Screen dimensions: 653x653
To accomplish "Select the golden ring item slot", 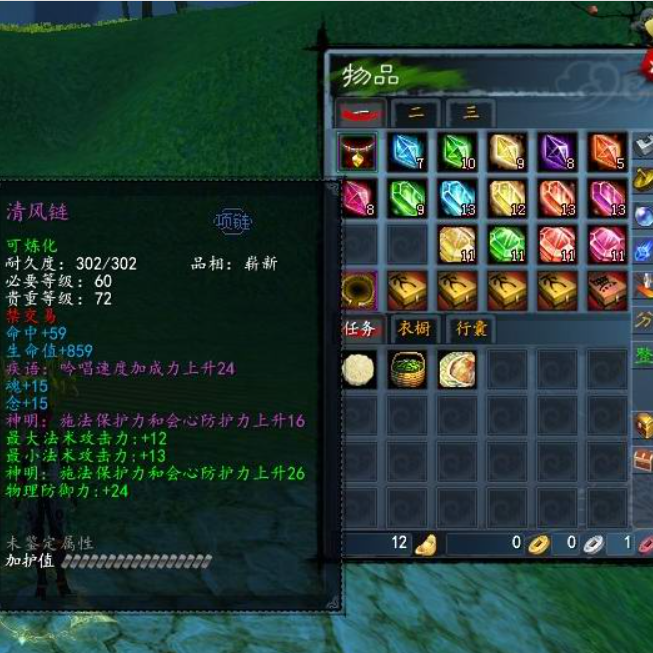I will [x=359, y=288].
